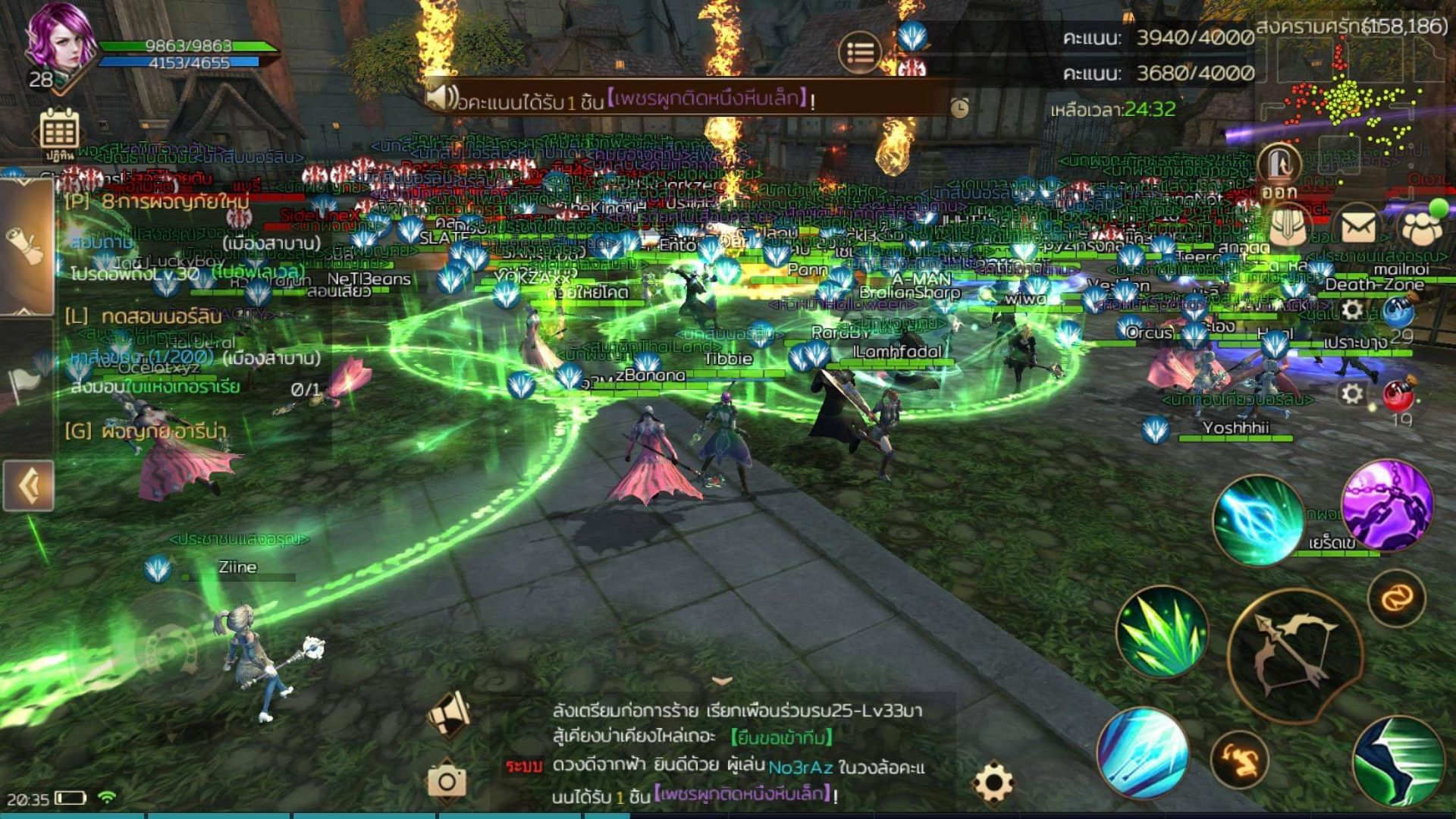Take a screenshot with the camera button
The image size is (1456, 819).
click(x=447, y=781)
